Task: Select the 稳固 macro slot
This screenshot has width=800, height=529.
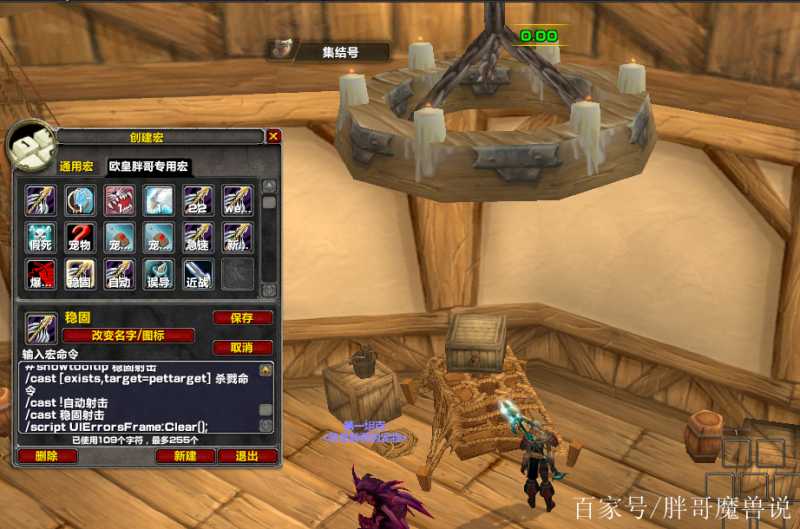Action: tap(80, 274)
